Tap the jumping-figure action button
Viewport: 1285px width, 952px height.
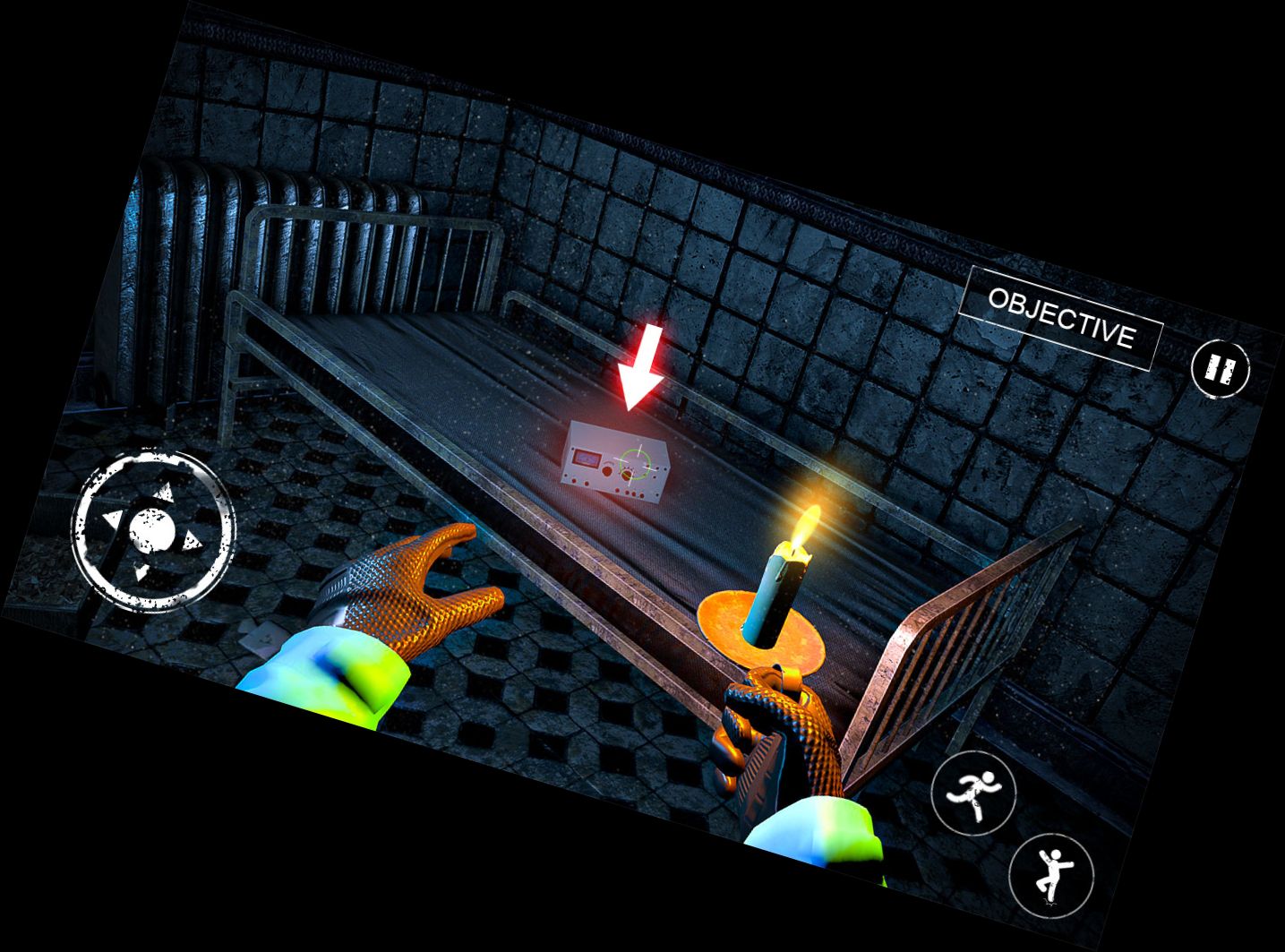(1050, 873)
